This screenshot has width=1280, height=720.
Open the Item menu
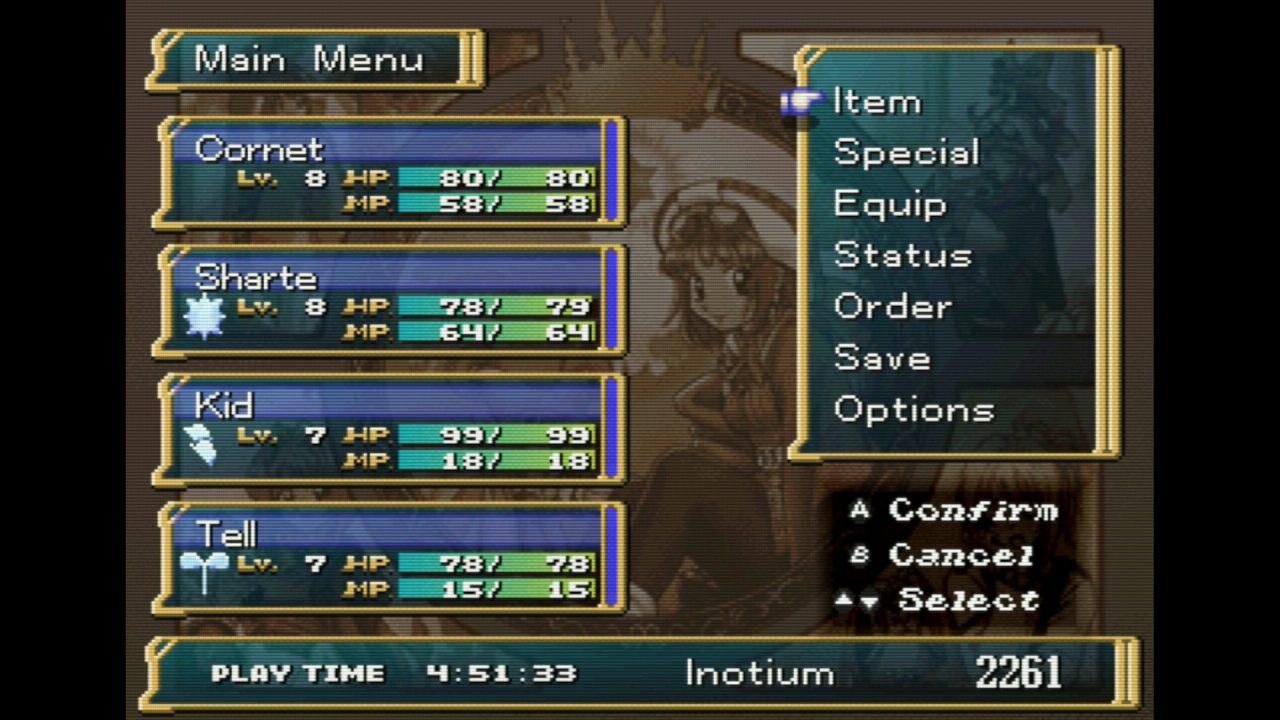[x=877, y=102]
